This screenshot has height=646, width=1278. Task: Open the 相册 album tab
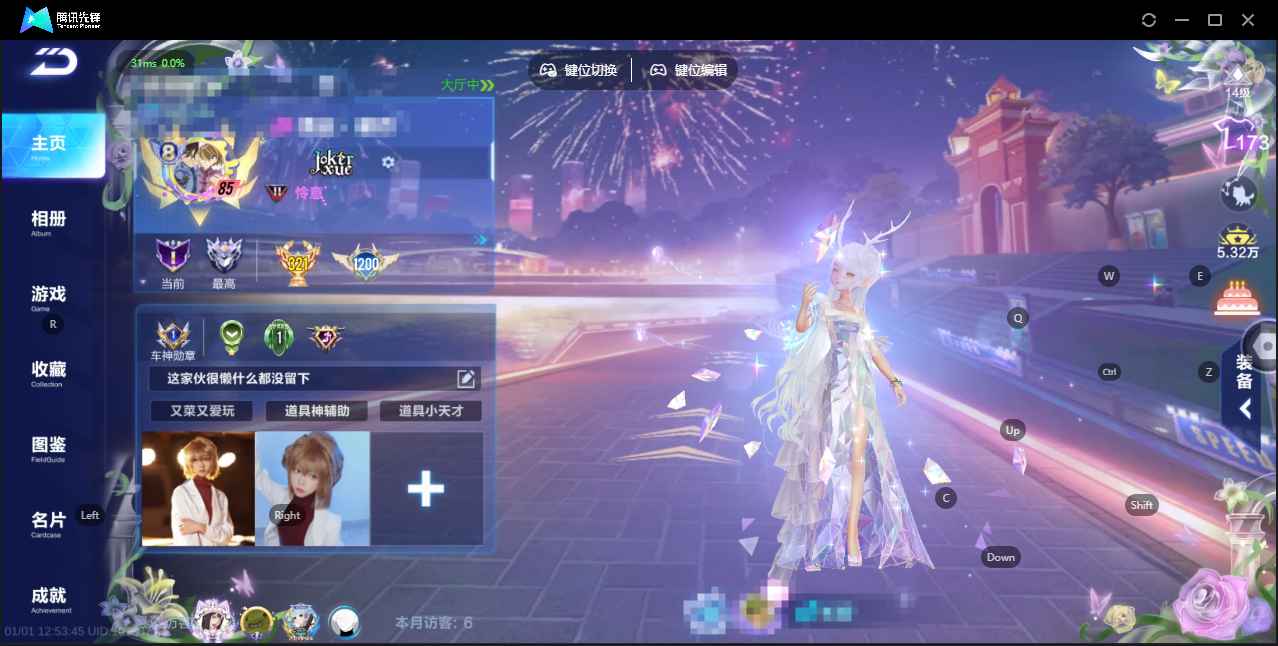49,221
